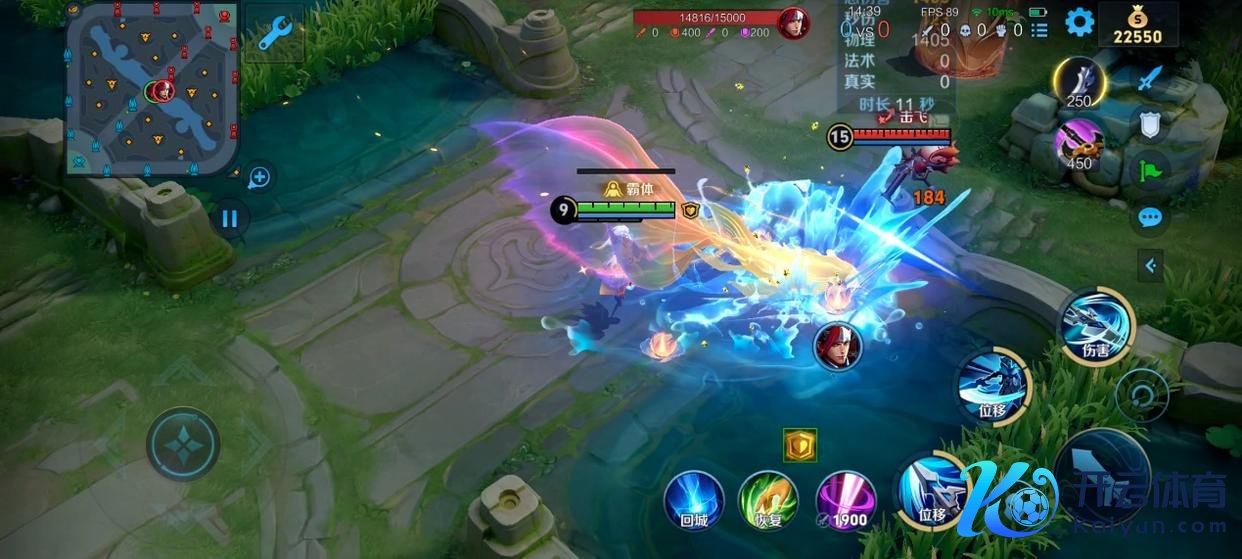Click the blue wrench tool icon
1242x559 pixels.
pyautogui.click(x=274, y=34)
